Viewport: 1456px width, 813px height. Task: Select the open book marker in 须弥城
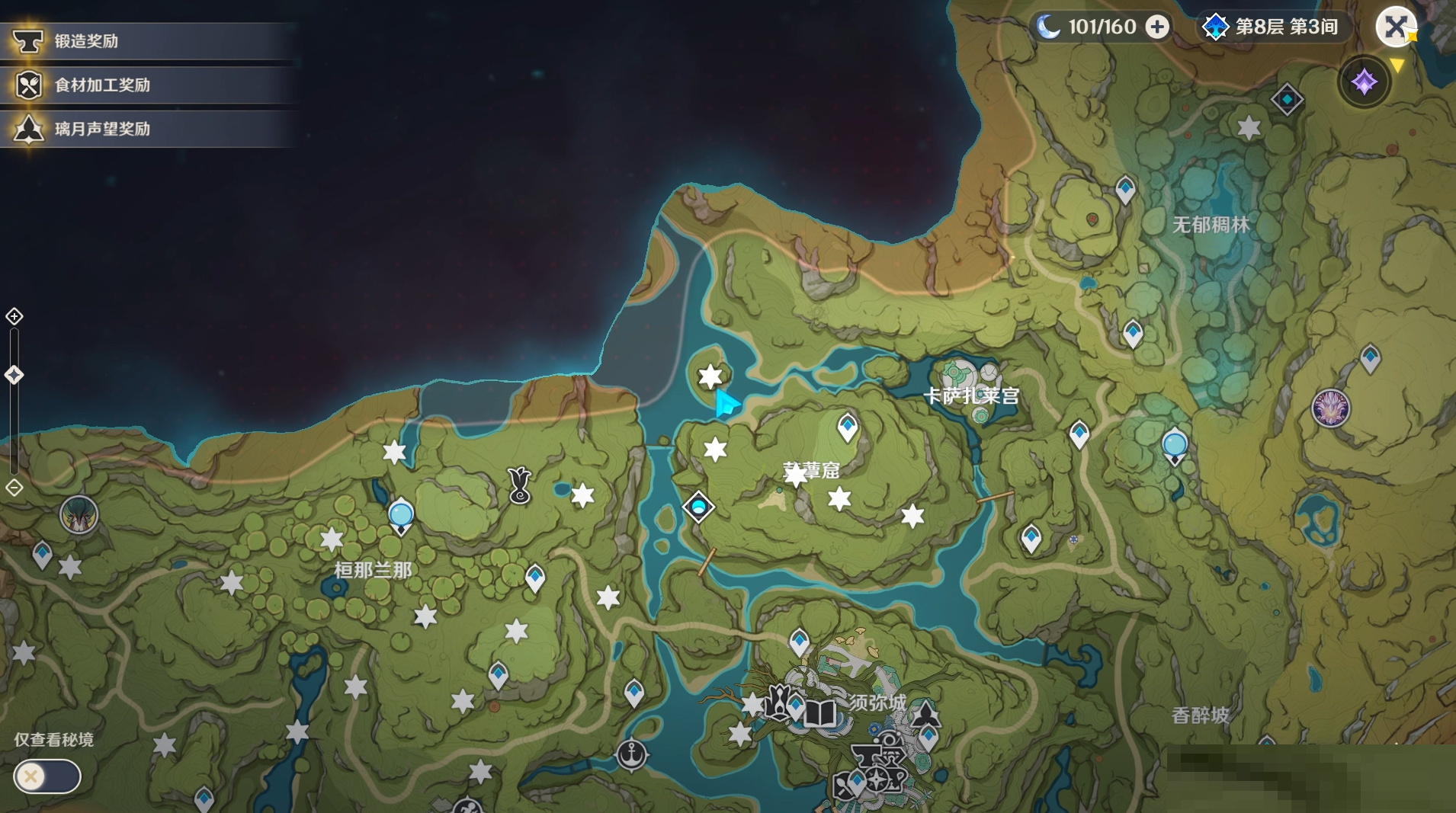pyautogui.click(x=820, y=714)
